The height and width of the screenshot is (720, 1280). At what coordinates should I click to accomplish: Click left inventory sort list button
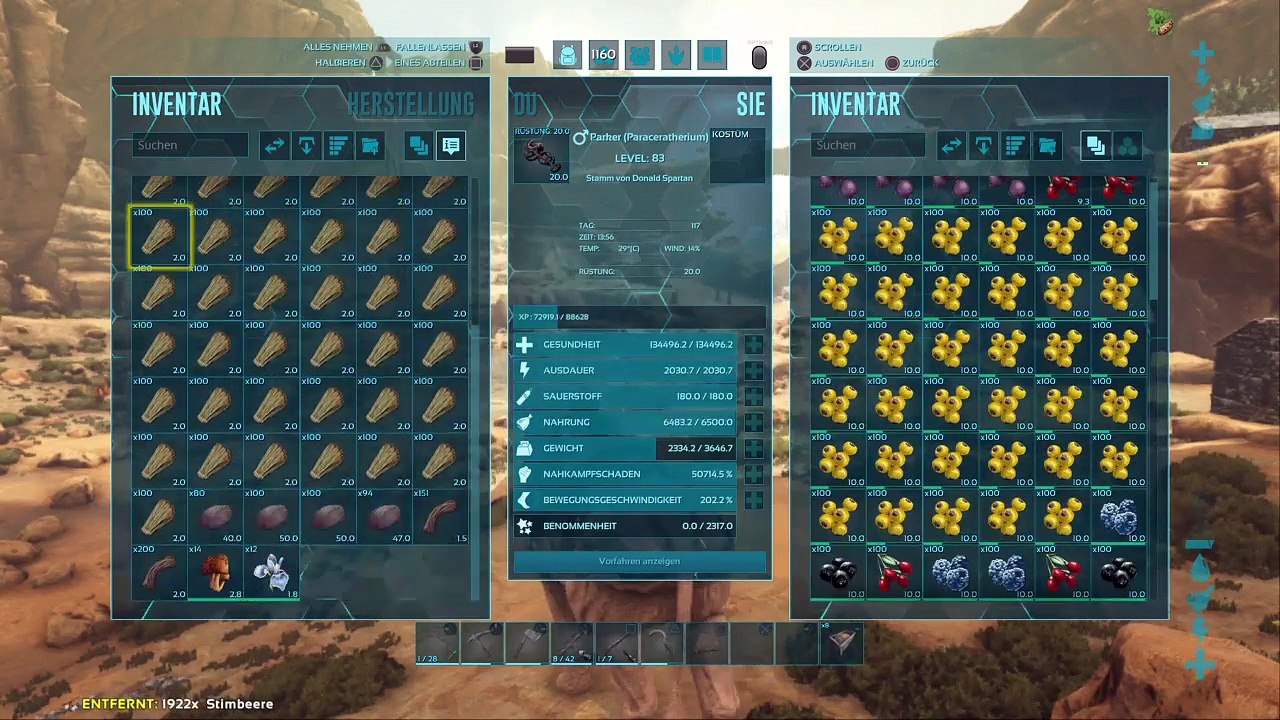click(338, 146)
